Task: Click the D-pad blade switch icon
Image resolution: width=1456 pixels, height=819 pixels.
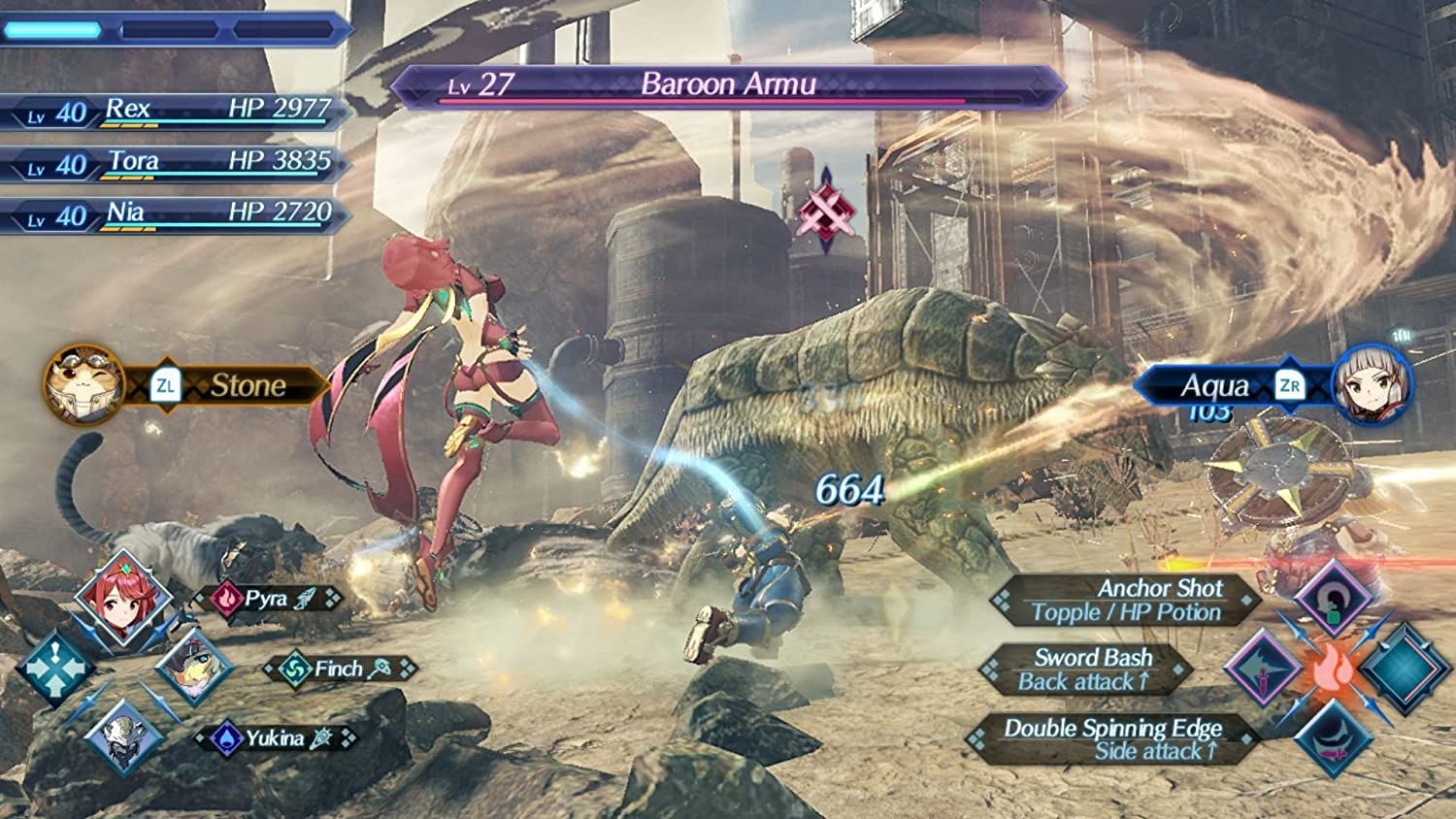Action: [56, 669]
